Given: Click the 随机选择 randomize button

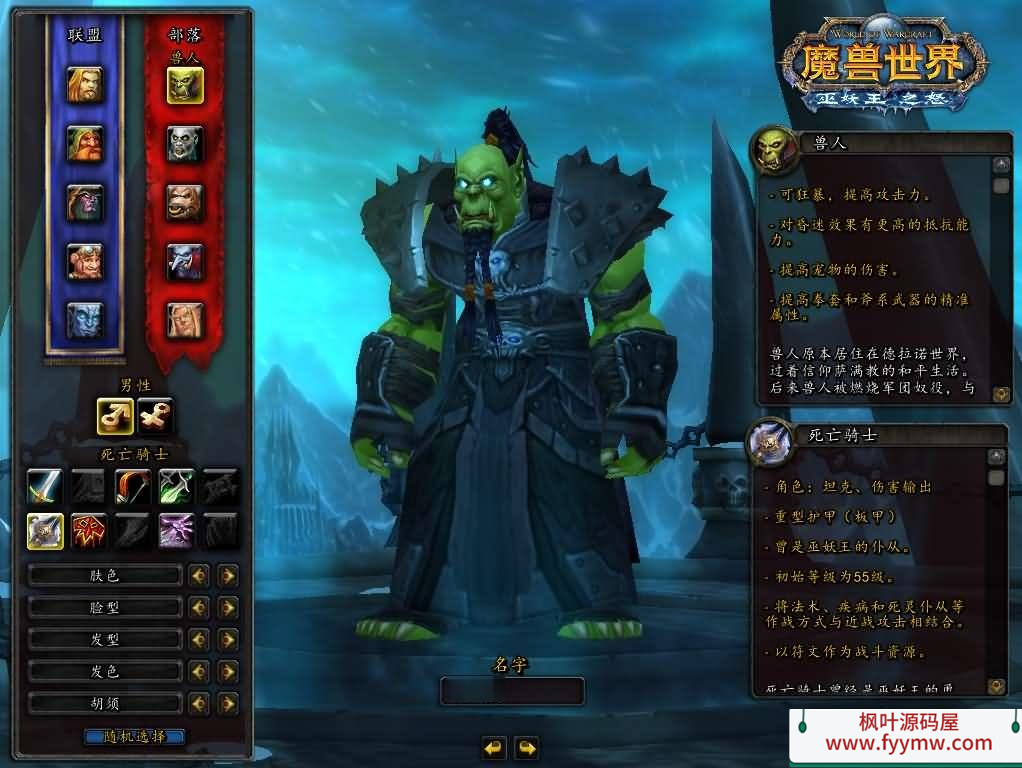Looking at the screenshot, I should (135, 737).
